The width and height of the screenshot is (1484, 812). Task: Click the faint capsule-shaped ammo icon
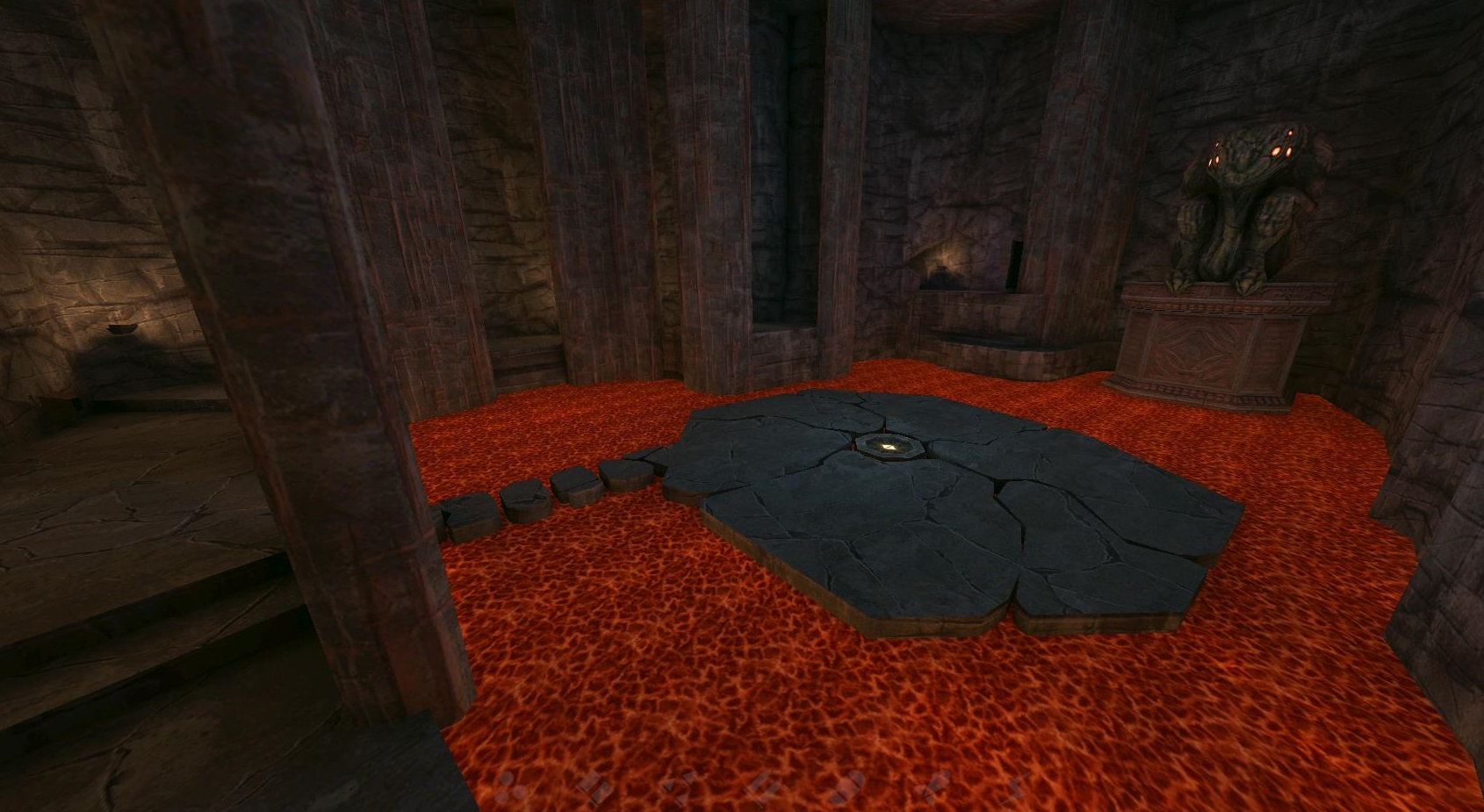coord(847,787)
